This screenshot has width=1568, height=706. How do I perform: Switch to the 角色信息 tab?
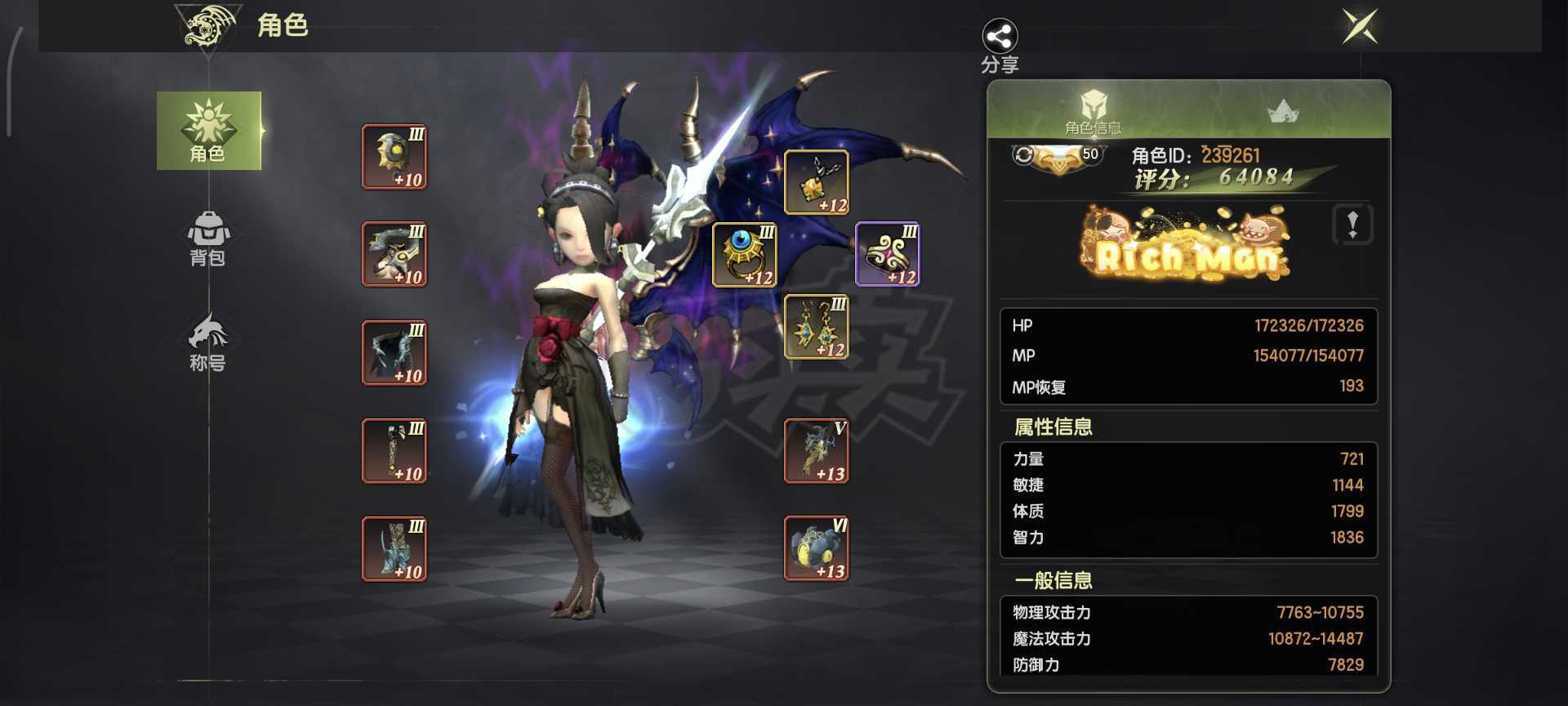pyautogui.click(x=1094, y=114)
